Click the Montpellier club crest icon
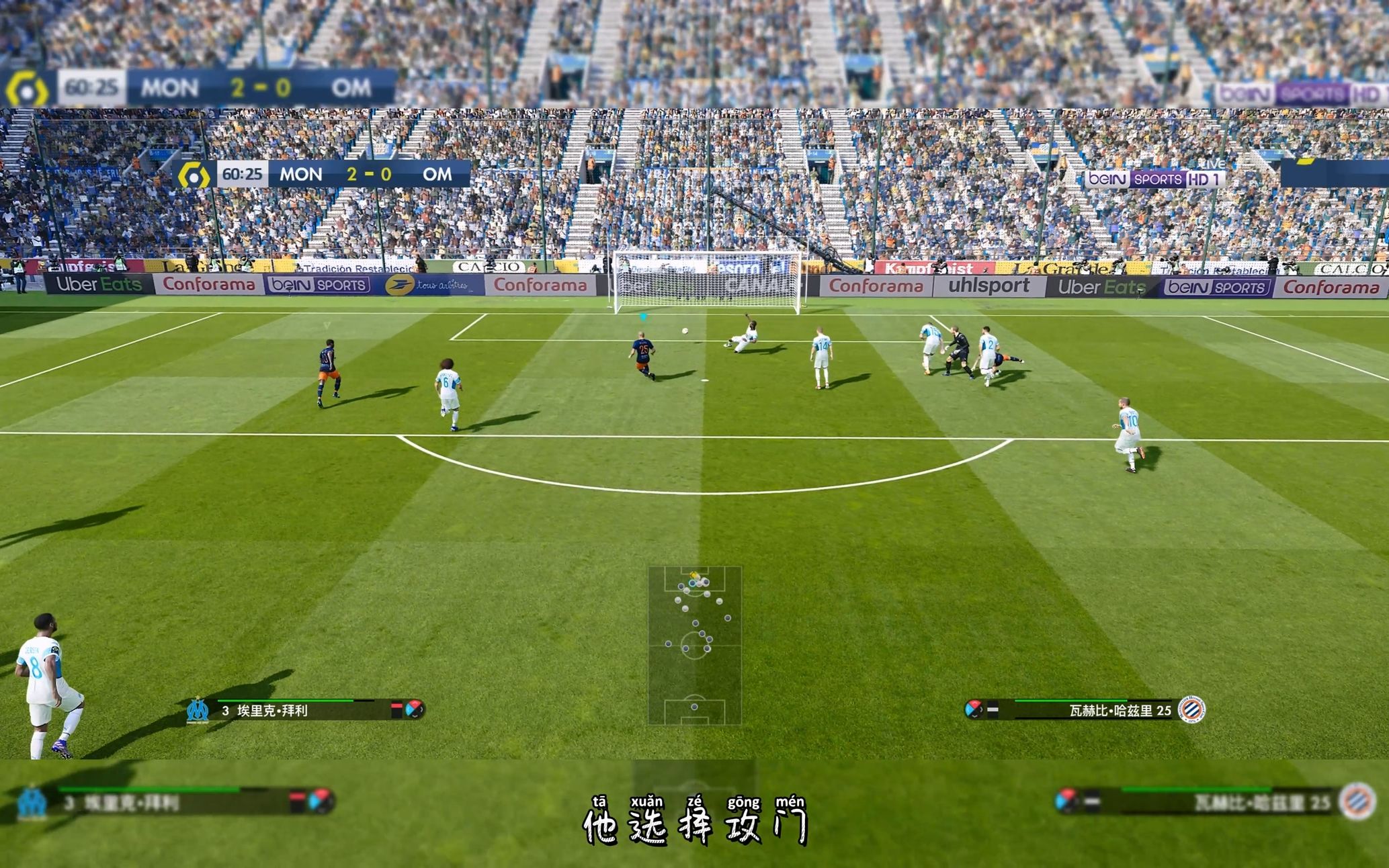The height and width of the screenshot is (868, 1389). point(1192,709)
